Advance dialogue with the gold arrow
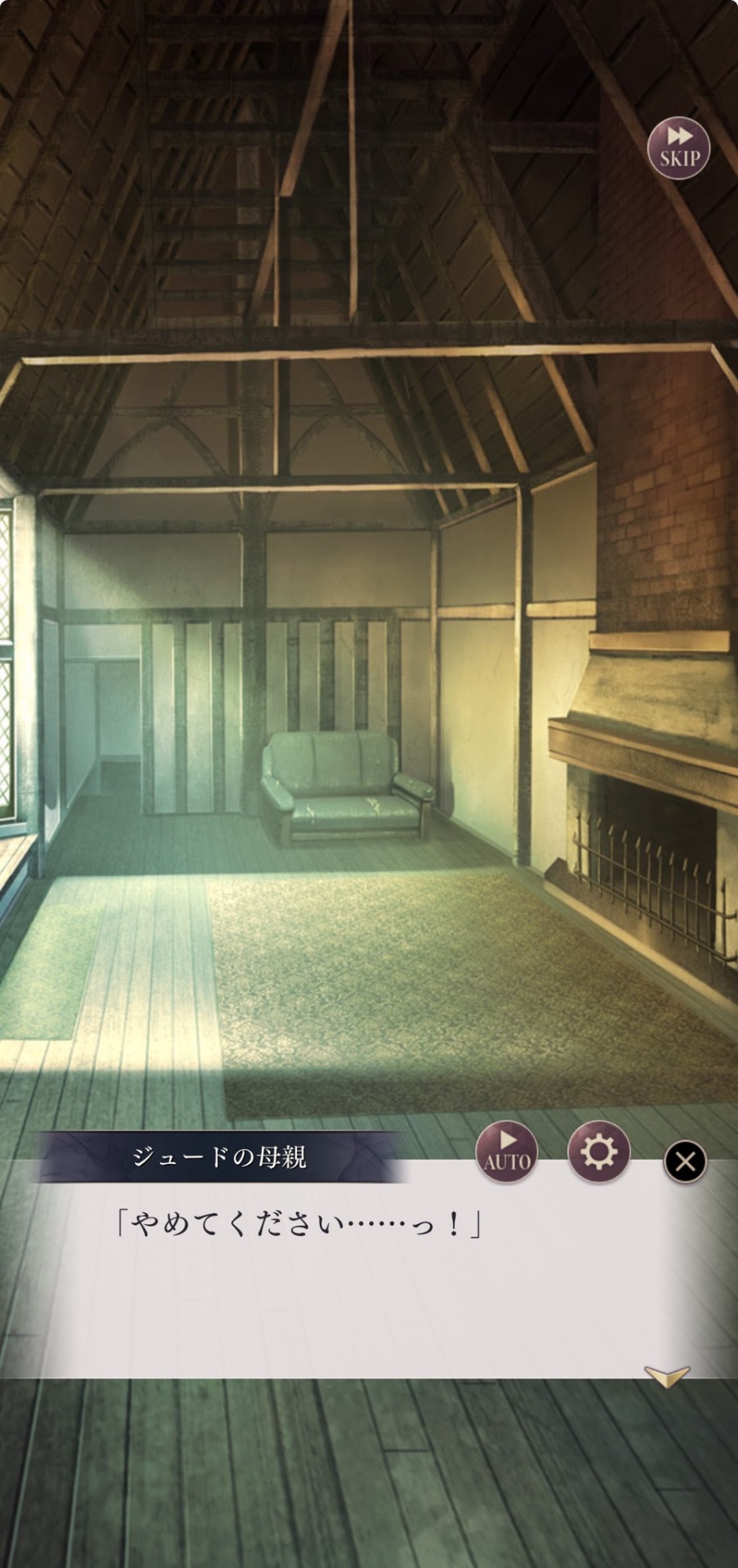 pyautogui.click(x=666, y=1376)
